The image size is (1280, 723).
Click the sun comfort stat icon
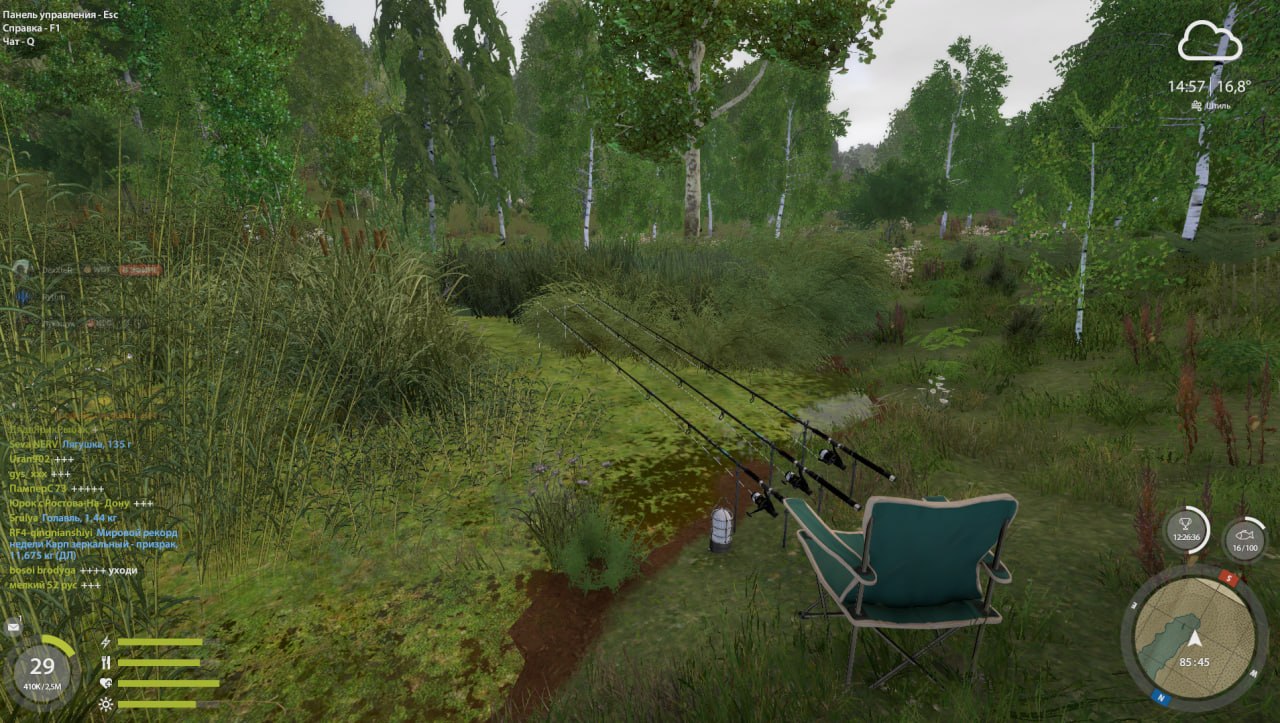click(106, 703)
